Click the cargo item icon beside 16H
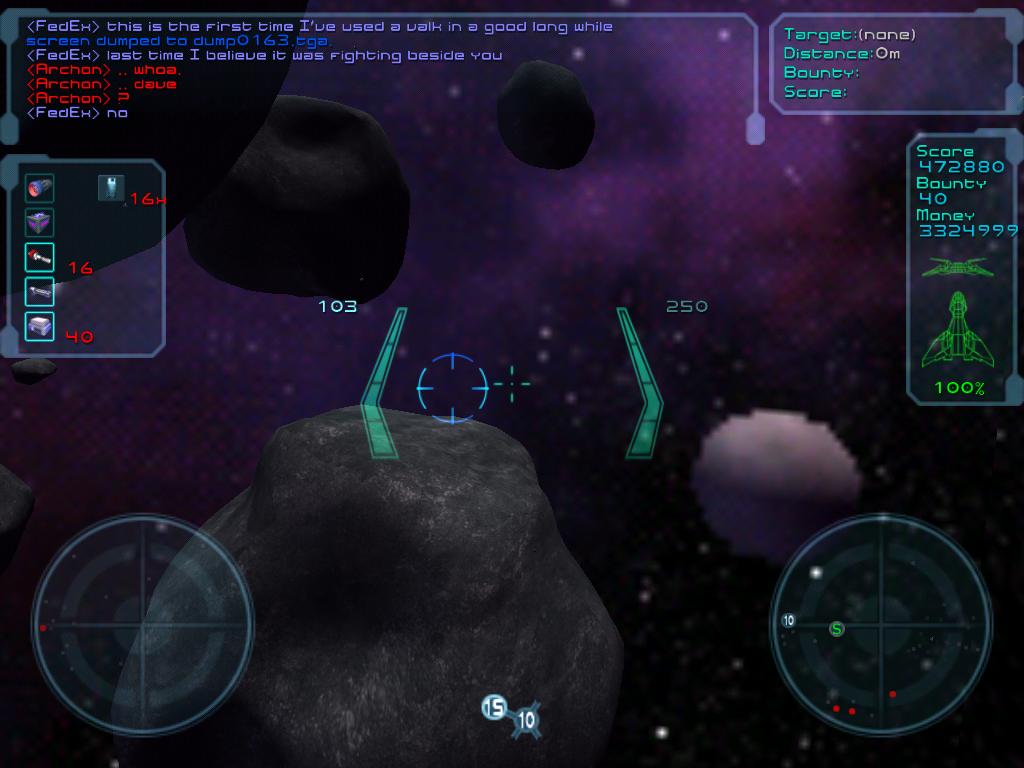 111,187
